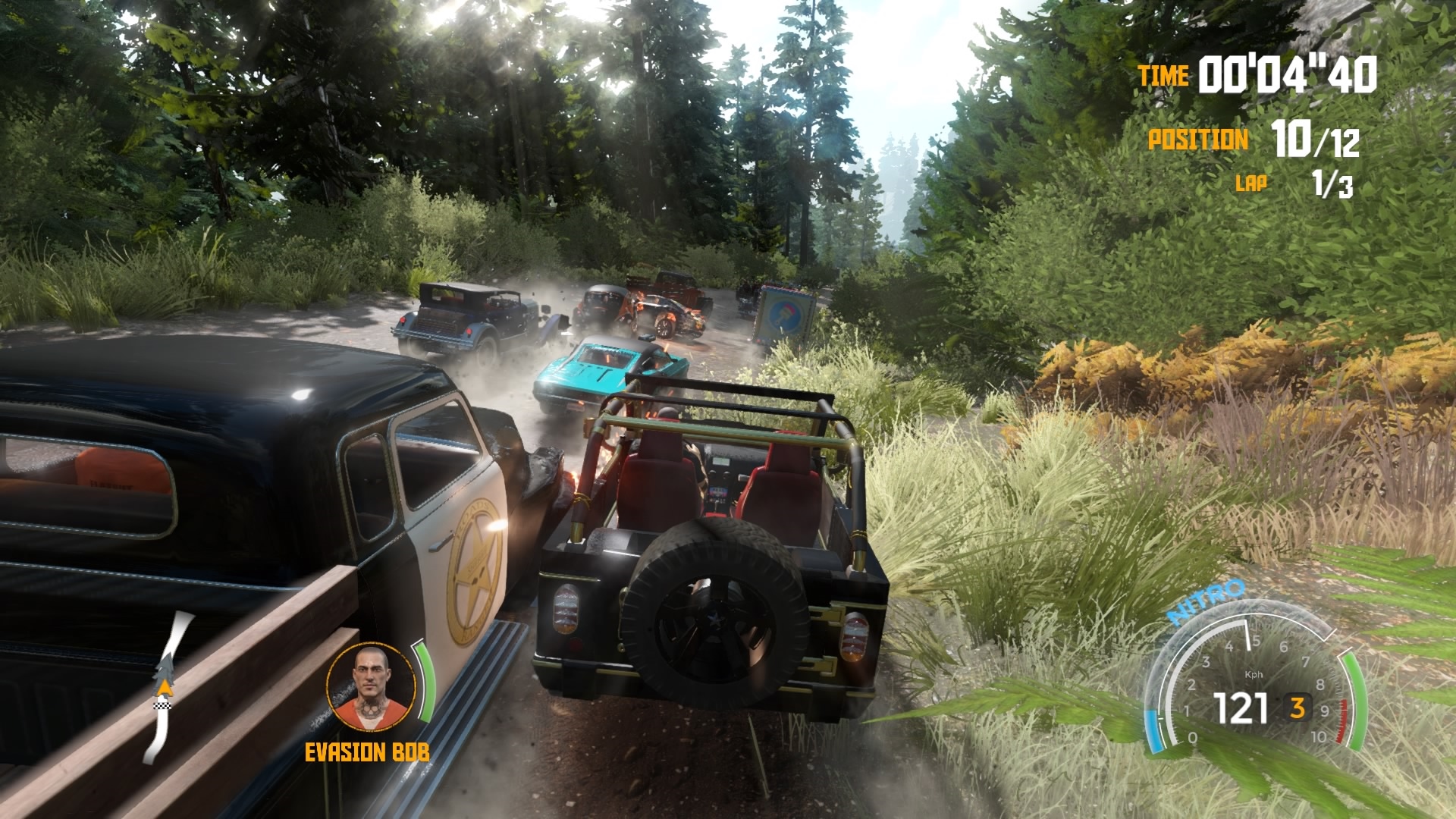1456x819 pixels.
Task: Click the track minimap outline
Action: pyautogui.click(x=164, y=686)
